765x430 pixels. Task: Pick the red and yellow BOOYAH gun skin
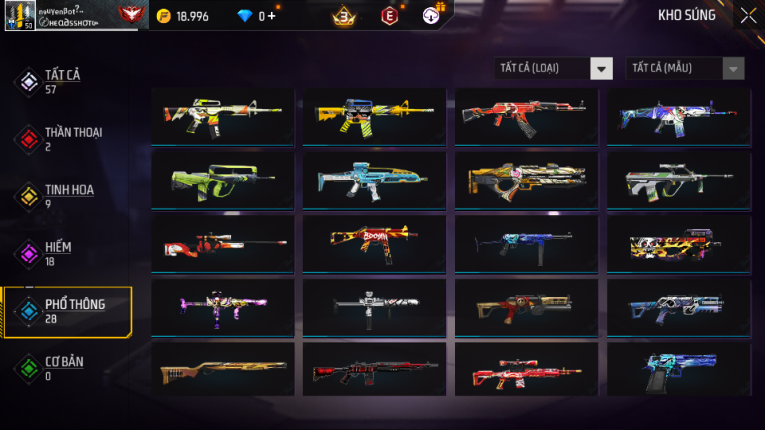(x=374, y=242)
